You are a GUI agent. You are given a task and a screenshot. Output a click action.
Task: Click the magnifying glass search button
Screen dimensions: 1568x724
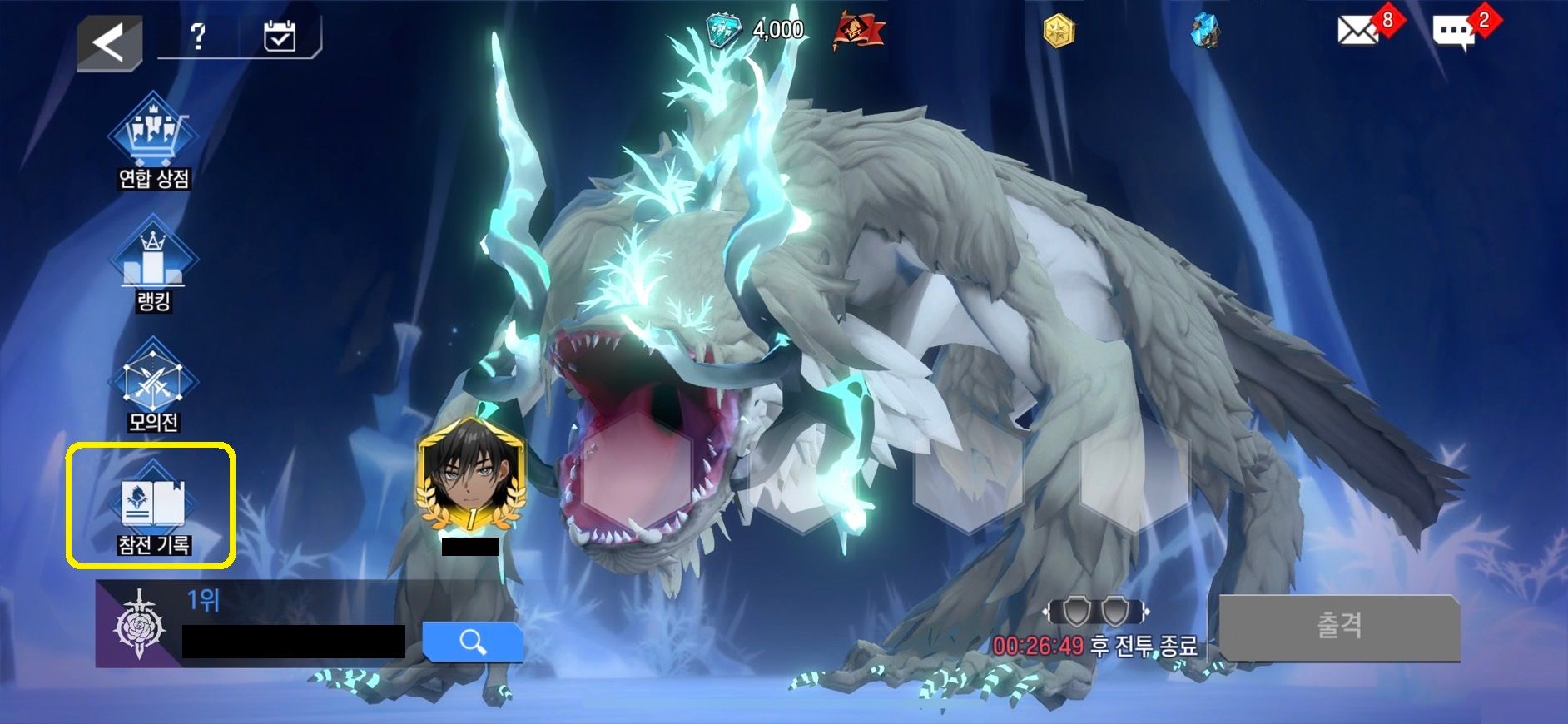[x=472, y=642]
